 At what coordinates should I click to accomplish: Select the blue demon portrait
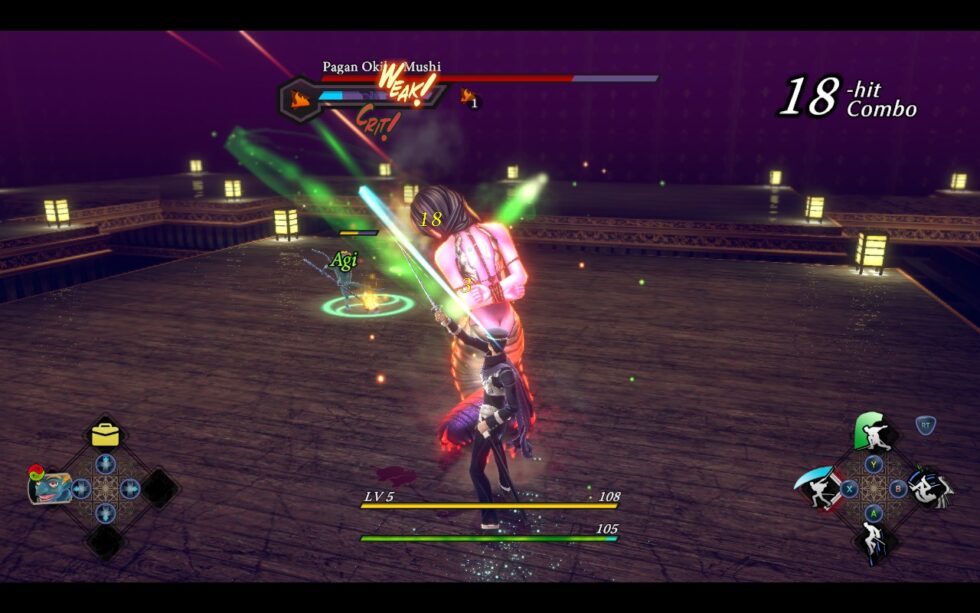tap(48, 487)
